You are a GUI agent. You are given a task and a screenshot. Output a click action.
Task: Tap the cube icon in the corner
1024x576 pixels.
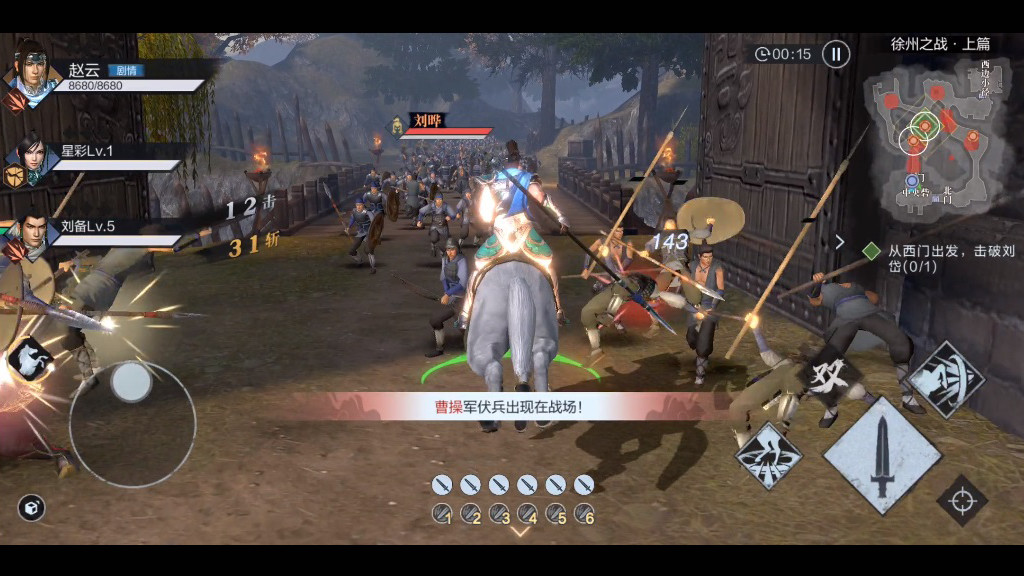click(31, 508)
